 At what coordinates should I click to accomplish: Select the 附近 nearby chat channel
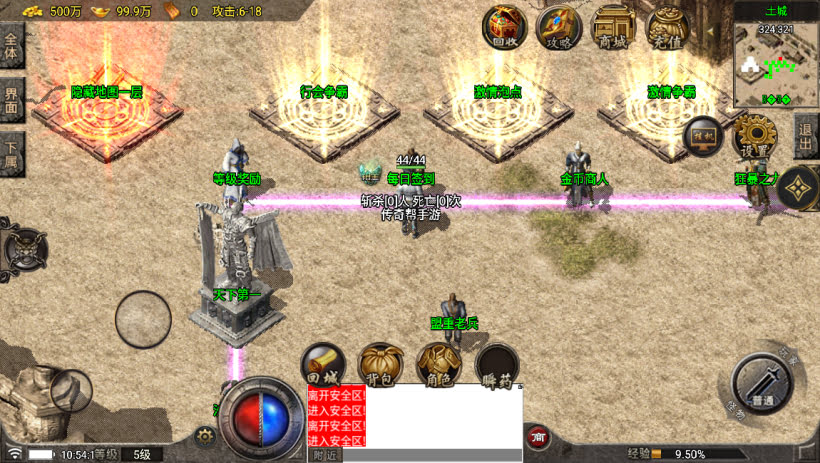(324, 455)
